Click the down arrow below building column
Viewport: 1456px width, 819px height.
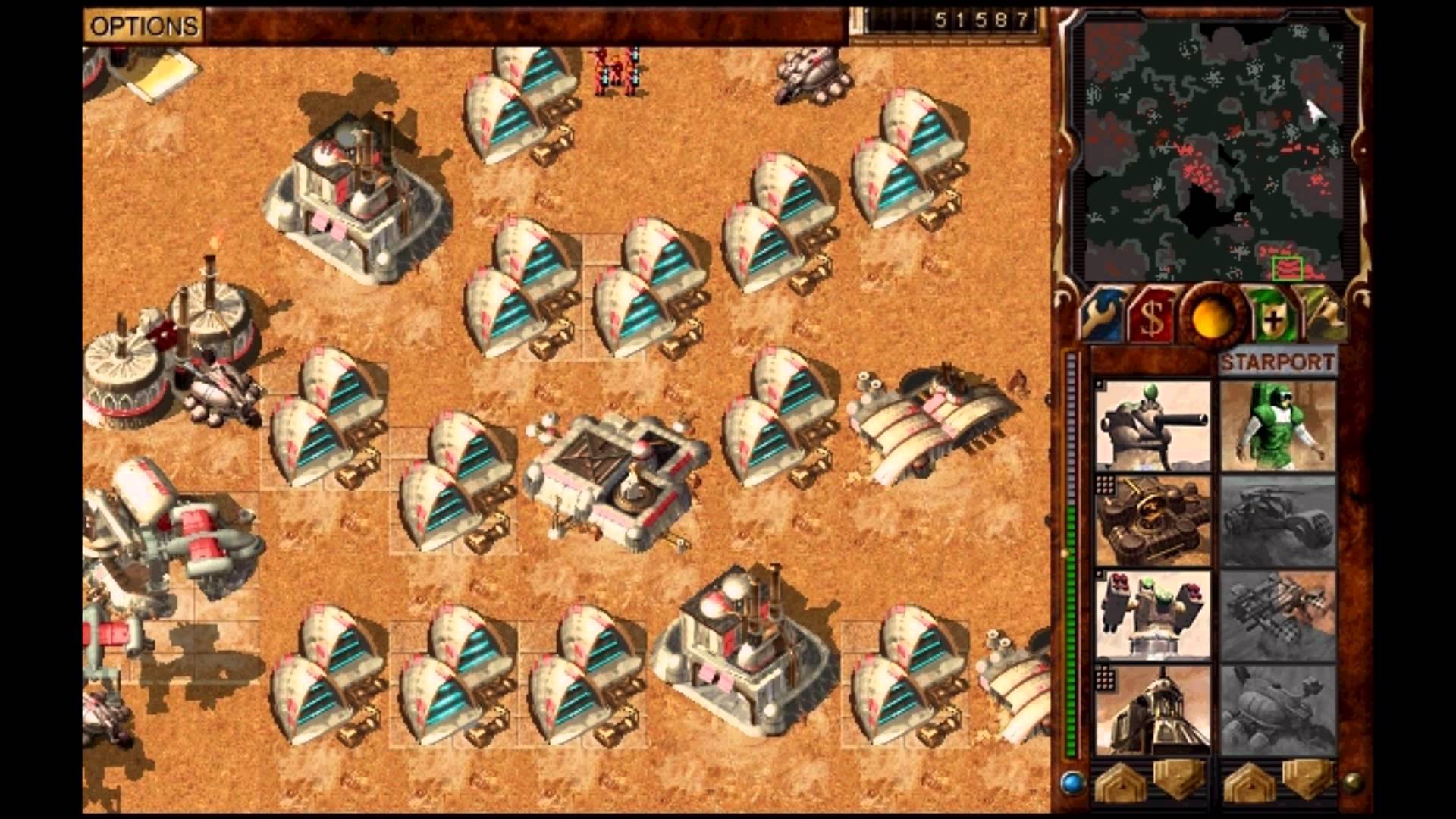coord(1180,780)
